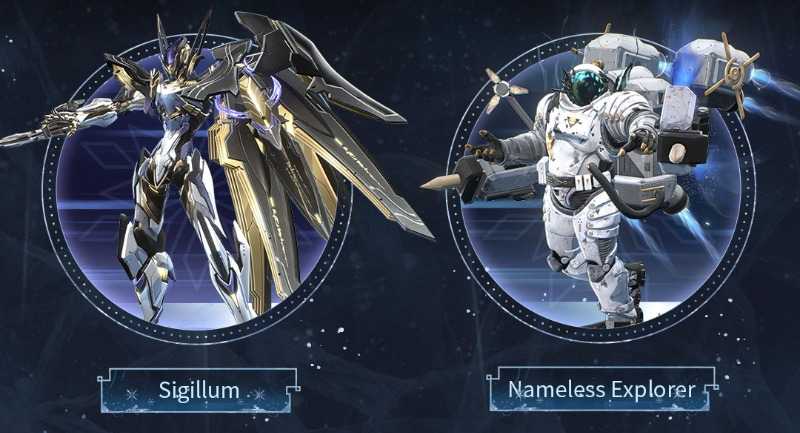
Task: Click the Nameless Explorer name label
Action: pos(602,388)
